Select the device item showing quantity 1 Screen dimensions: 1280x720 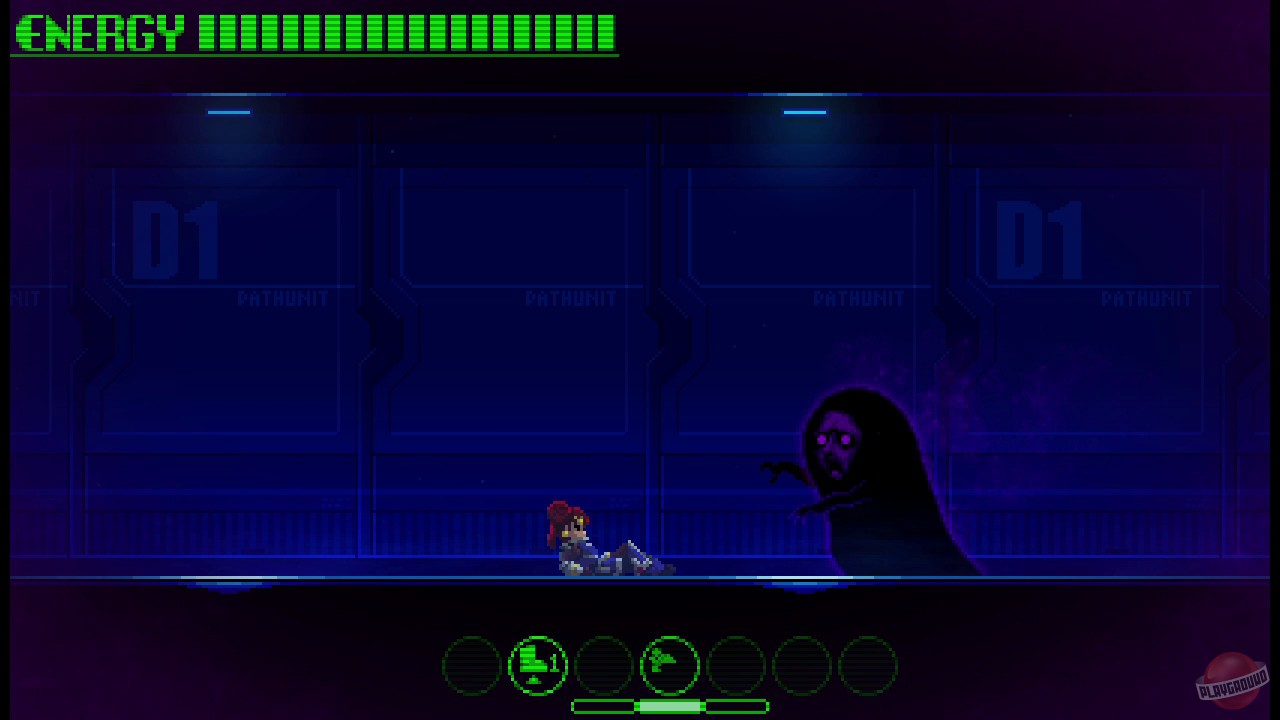point(537,664)
